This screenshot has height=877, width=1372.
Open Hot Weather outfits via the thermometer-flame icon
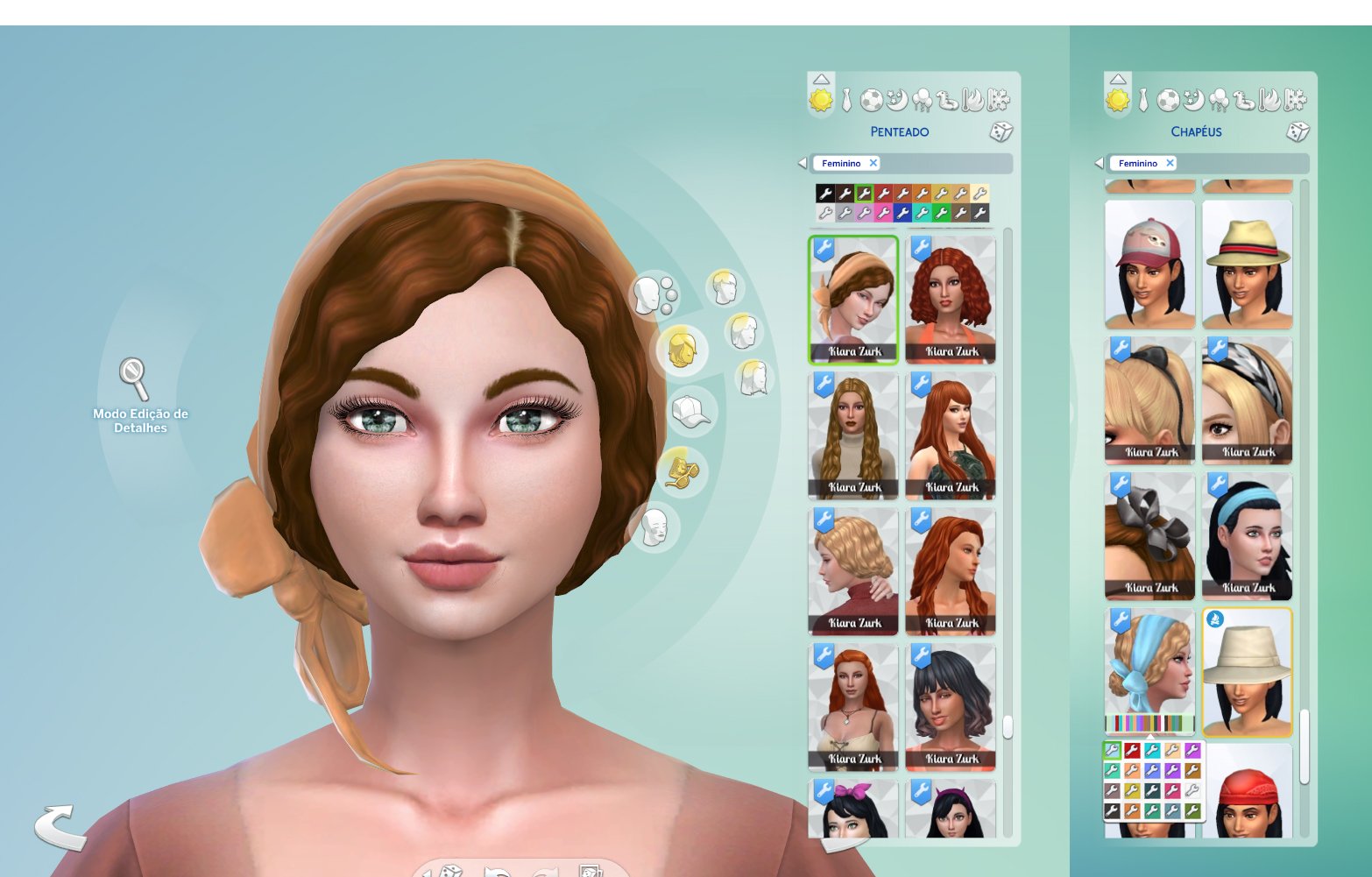(x=972, y=100)
